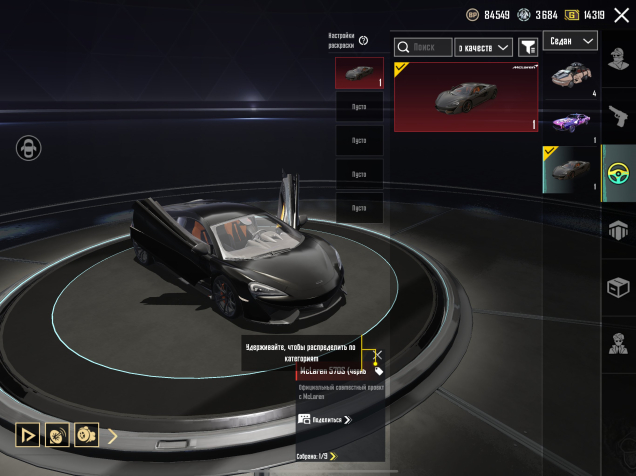This screenshot has width=636, height=476.
Task: Toggle the car doors view icon
Action: tap(28, 149)
